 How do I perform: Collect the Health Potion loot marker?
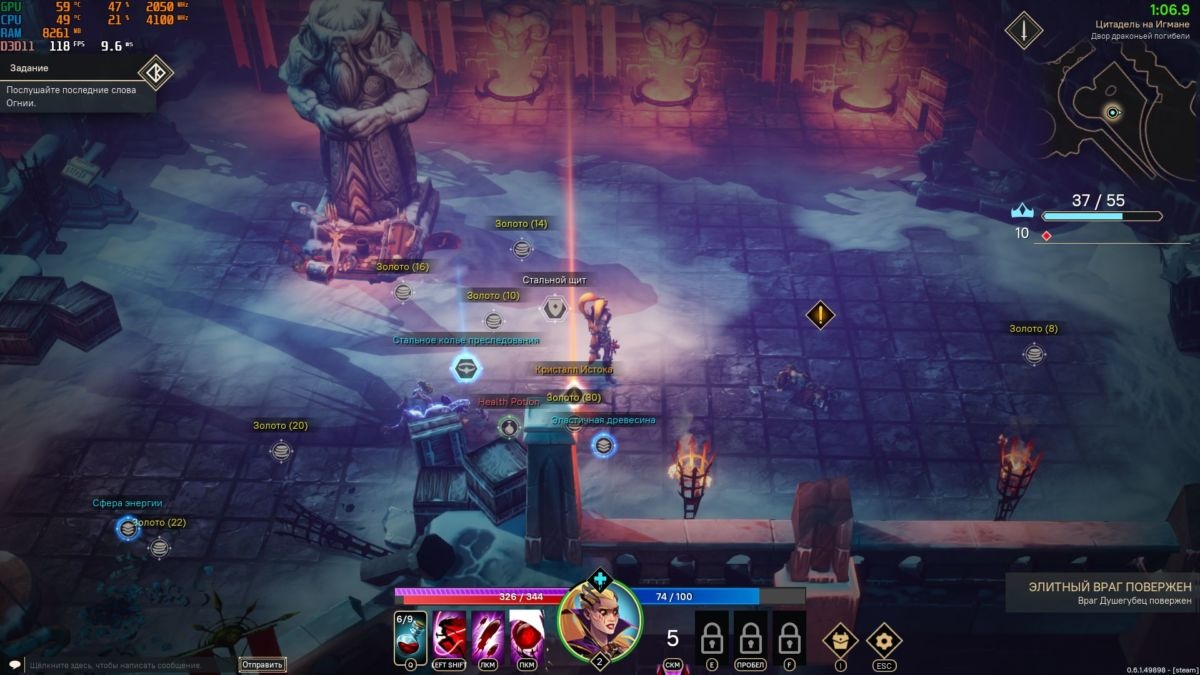[x=508, y=428]
